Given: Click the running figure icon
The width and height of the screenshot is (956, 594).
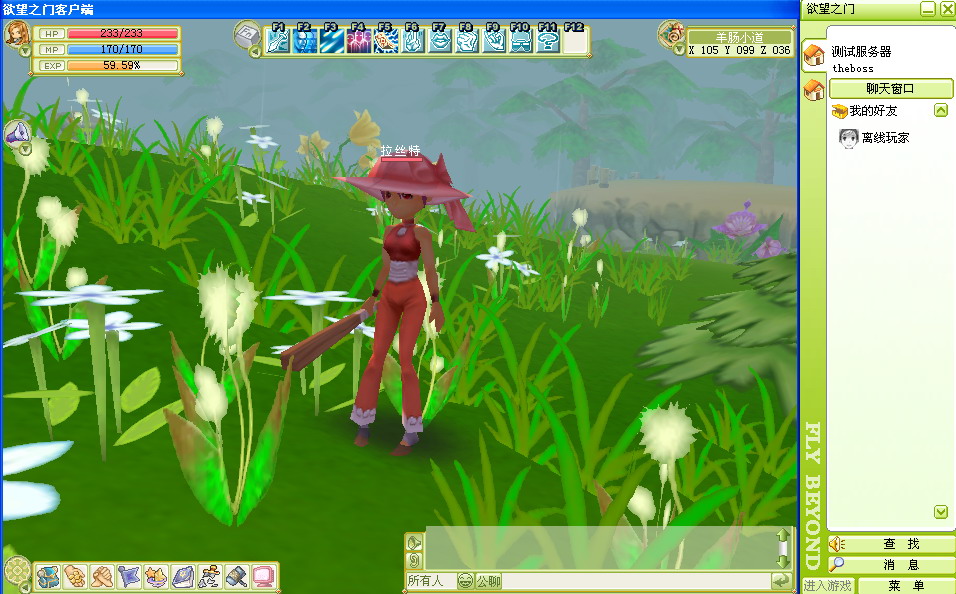Looking at the screenshot, I should (x=210, y=576).
